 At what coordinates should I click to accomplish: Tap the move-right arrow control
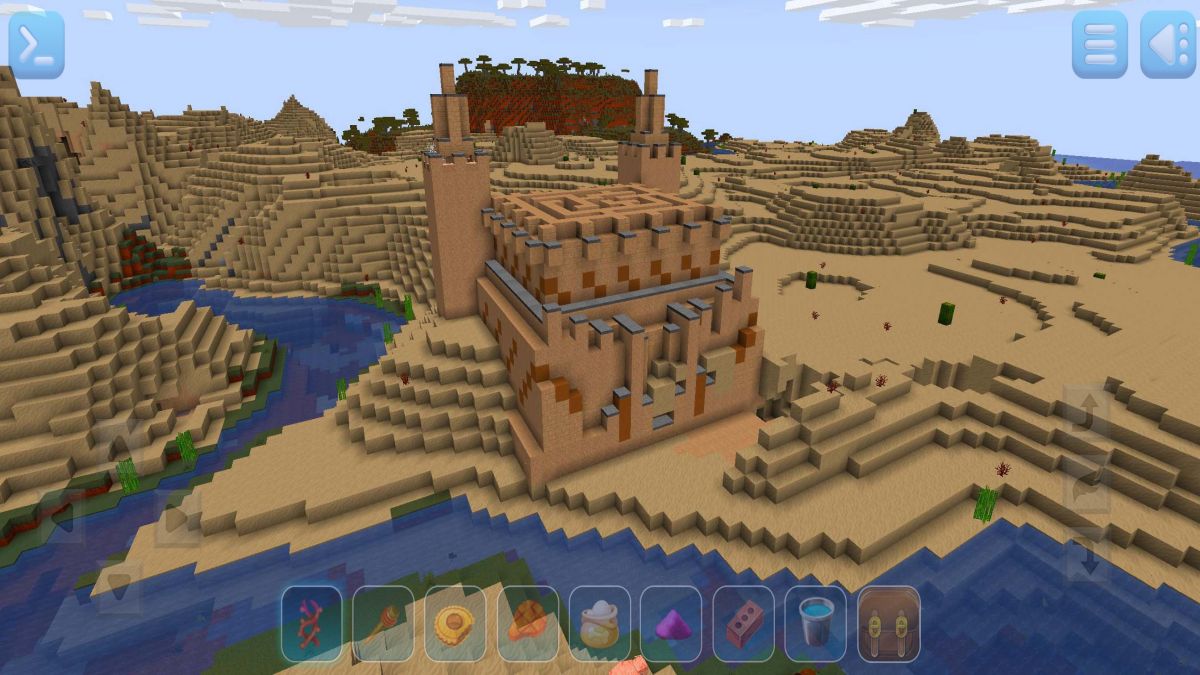(178, 519)
